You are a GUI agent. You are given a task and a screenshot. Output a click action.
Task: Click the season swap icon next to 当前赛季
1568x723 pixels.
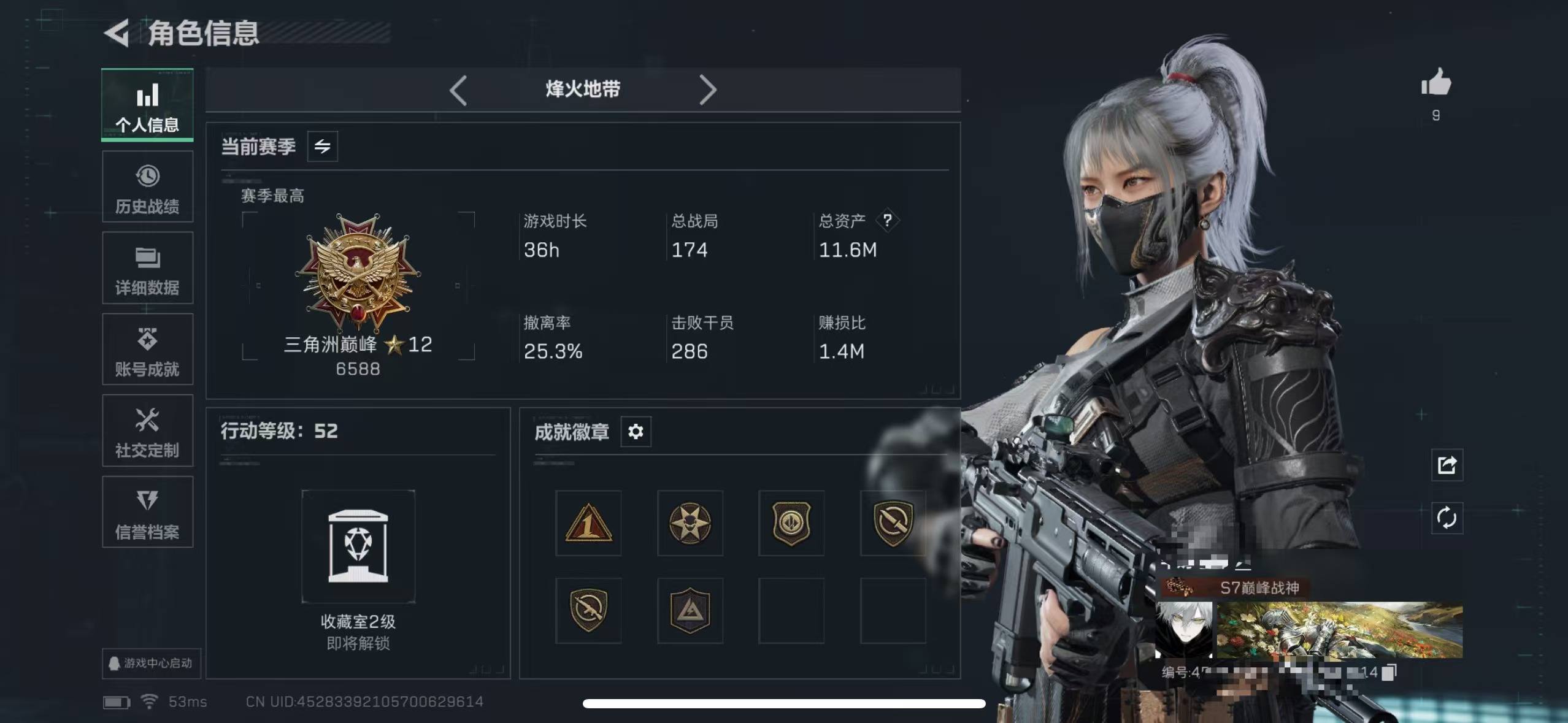click(x=322, y=147)
